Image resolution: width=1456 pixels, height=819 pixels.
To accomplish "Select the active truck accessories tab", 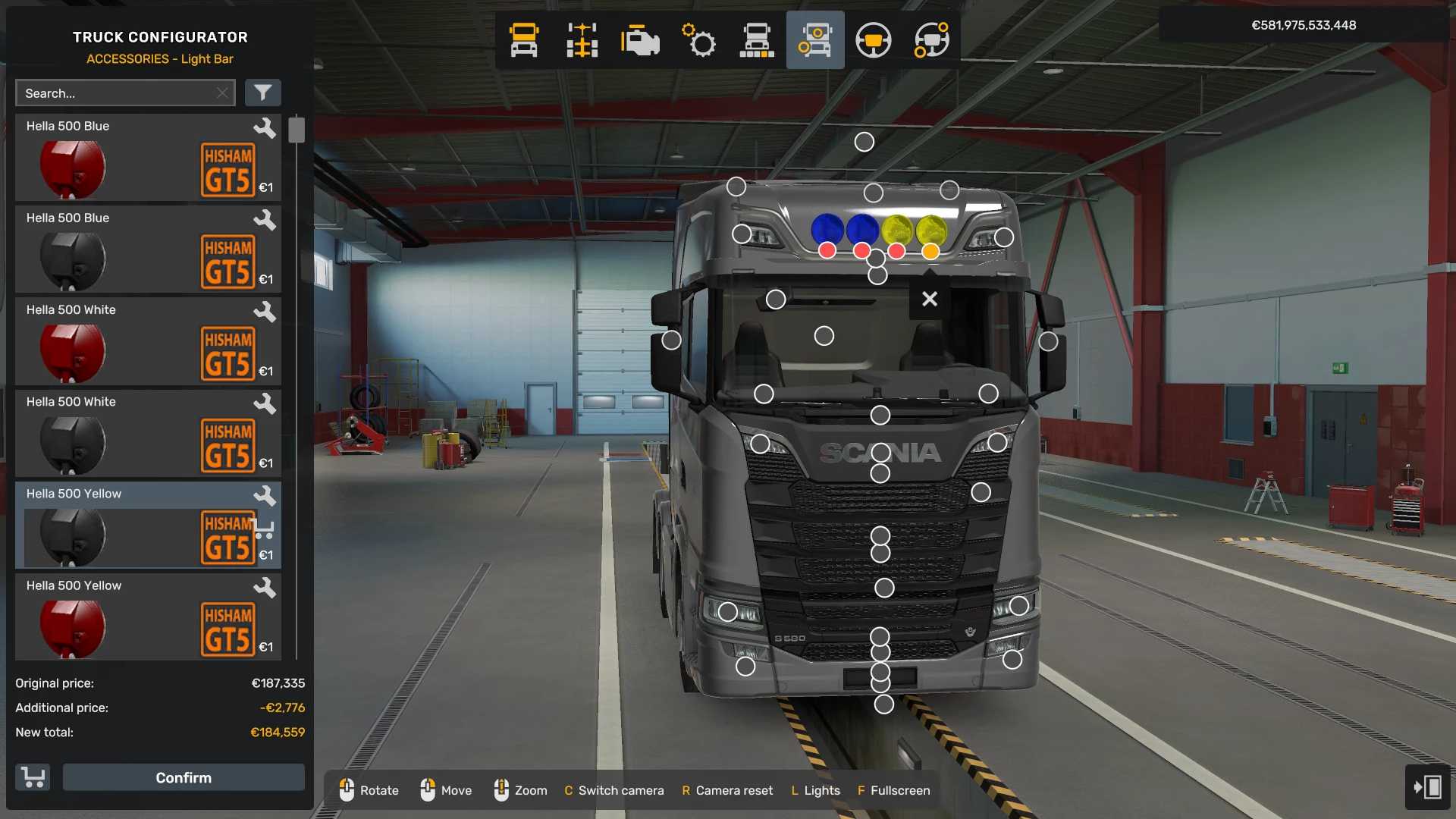I will 814,40.
